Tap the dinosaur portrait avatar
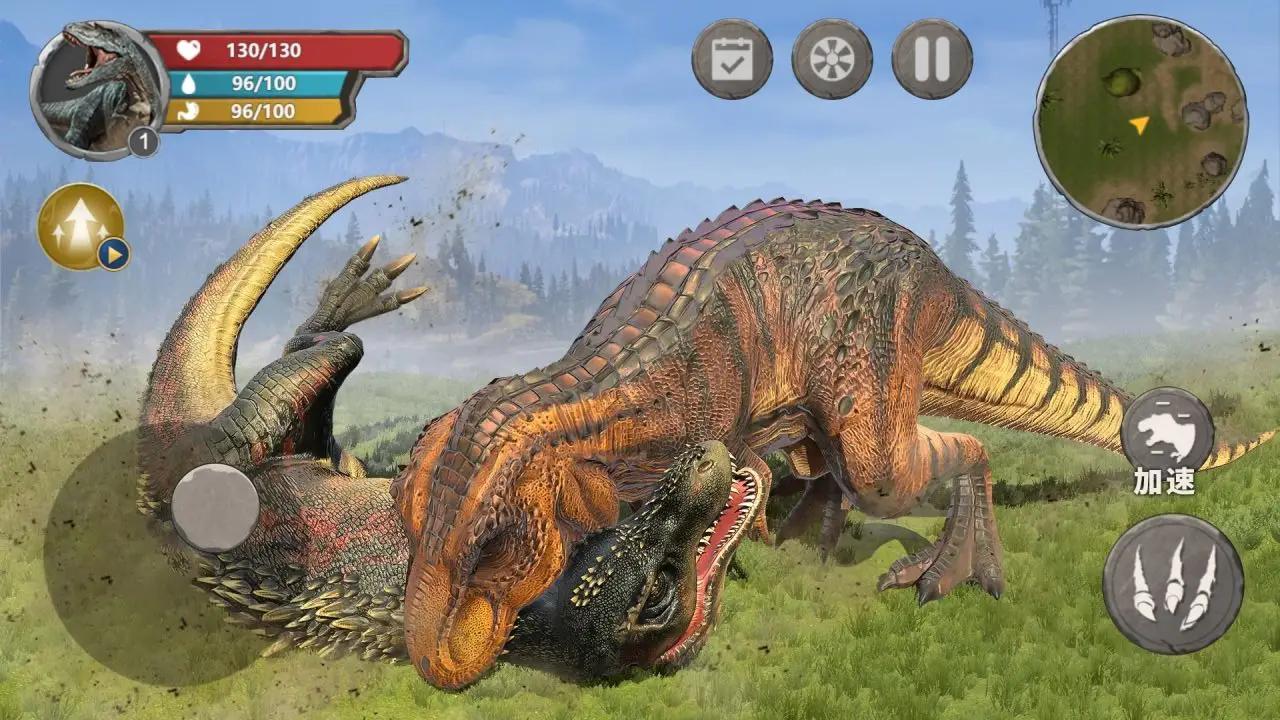This screenshot has width=1280, height=720. click(97, 90)
